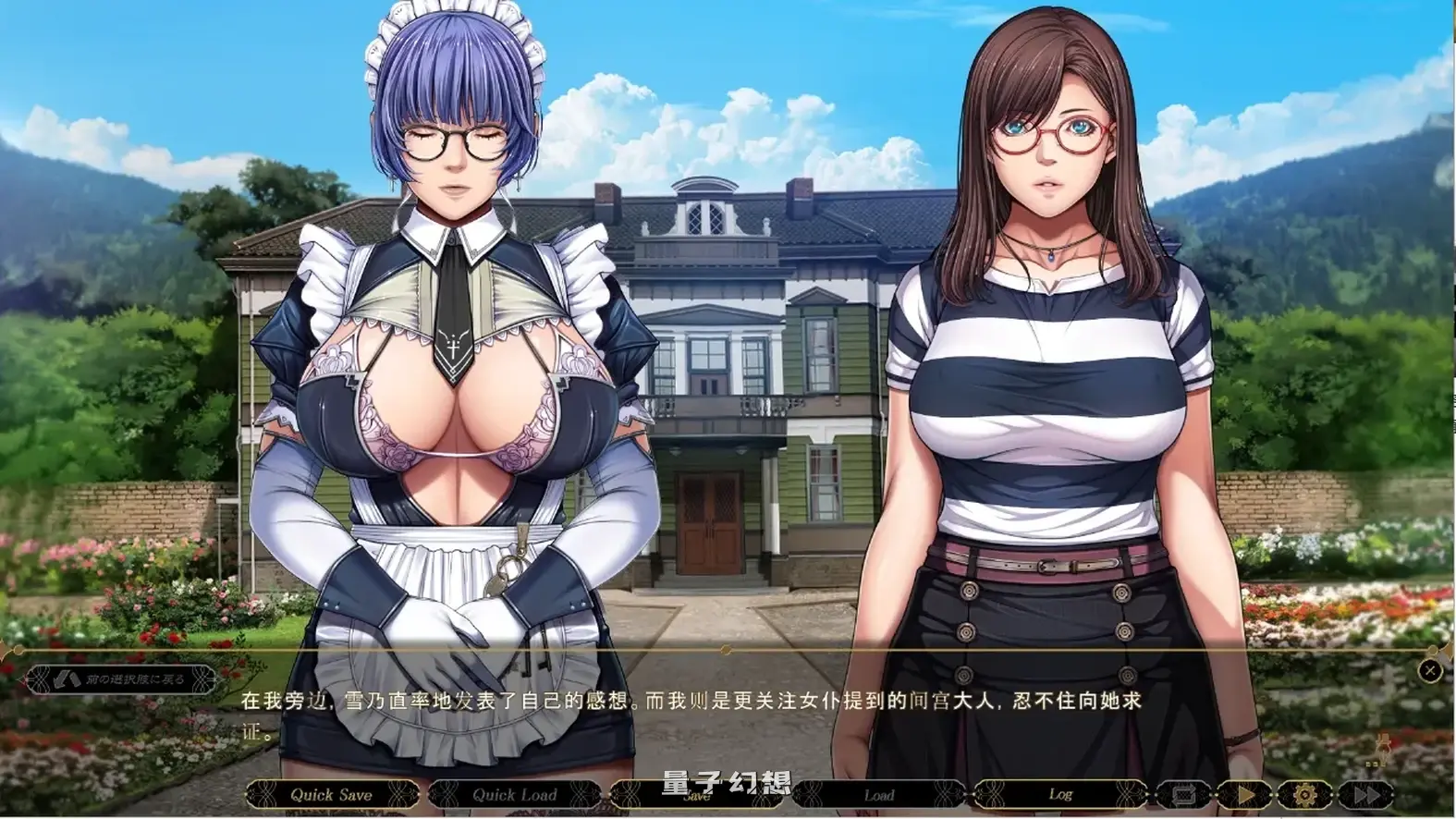Hide the dialogue window using the X control
This screenshot has width=1456, height=819.
pyautogui.click(x=1429, y=671)
